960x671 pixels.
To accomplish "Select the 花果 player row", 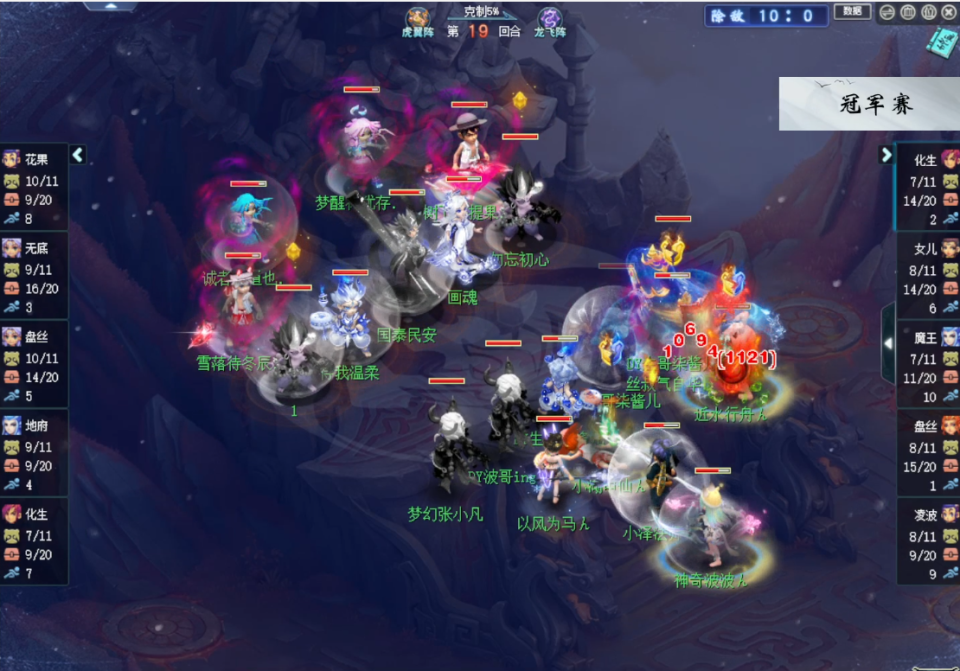I will tap(34, 187).
